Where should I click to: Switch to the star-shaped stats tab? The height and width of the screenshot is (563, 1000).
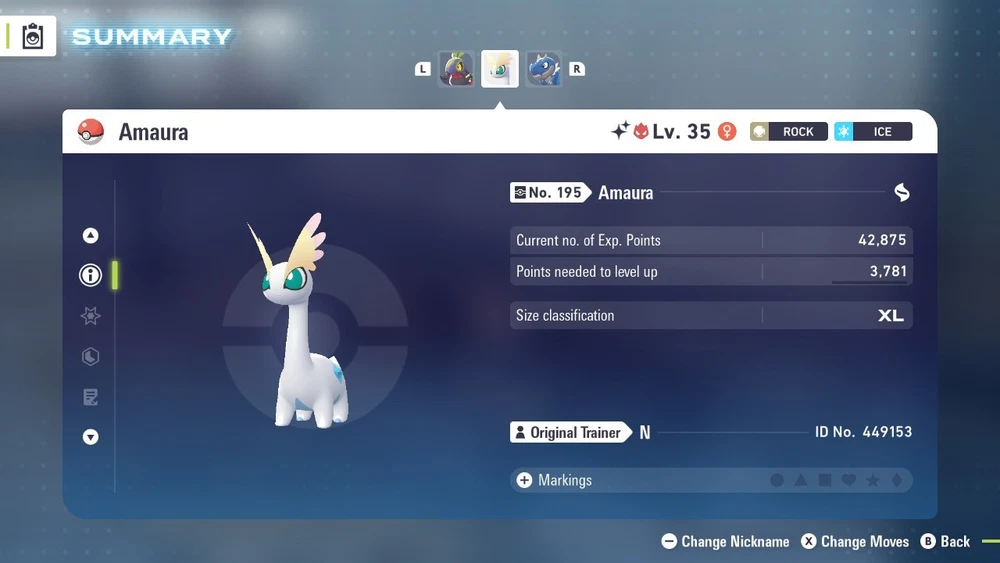[x=91, y=316]
